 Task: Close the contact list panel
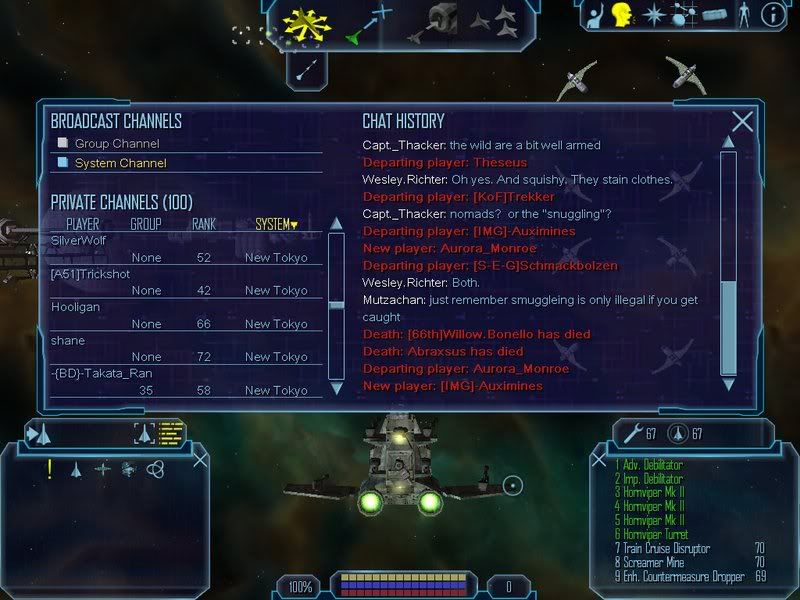(x=201, y=459)
